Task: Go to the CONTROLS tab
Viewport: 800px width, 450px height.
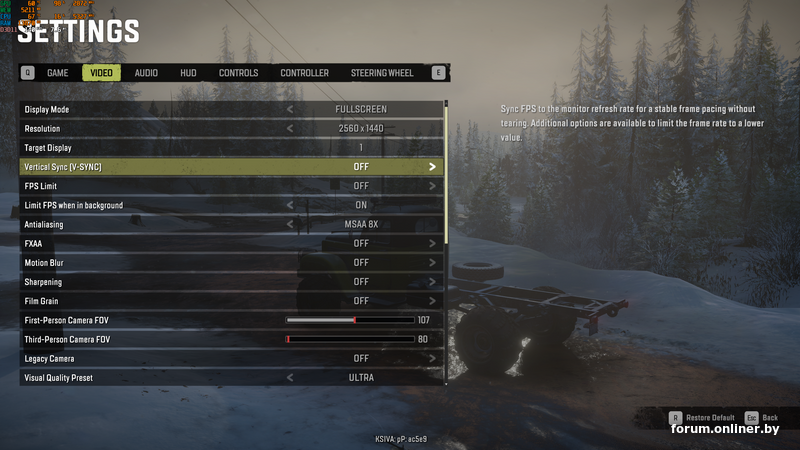Action: [x=238, y=73]
